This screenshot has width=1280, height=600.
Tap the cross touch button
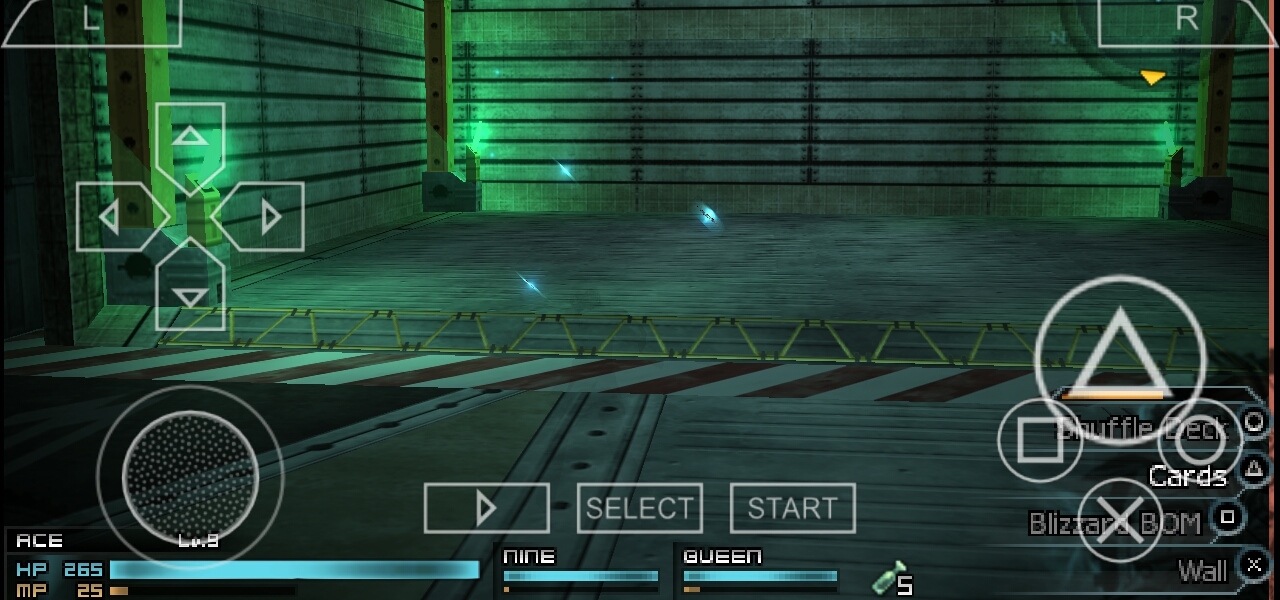point(1119,520)
